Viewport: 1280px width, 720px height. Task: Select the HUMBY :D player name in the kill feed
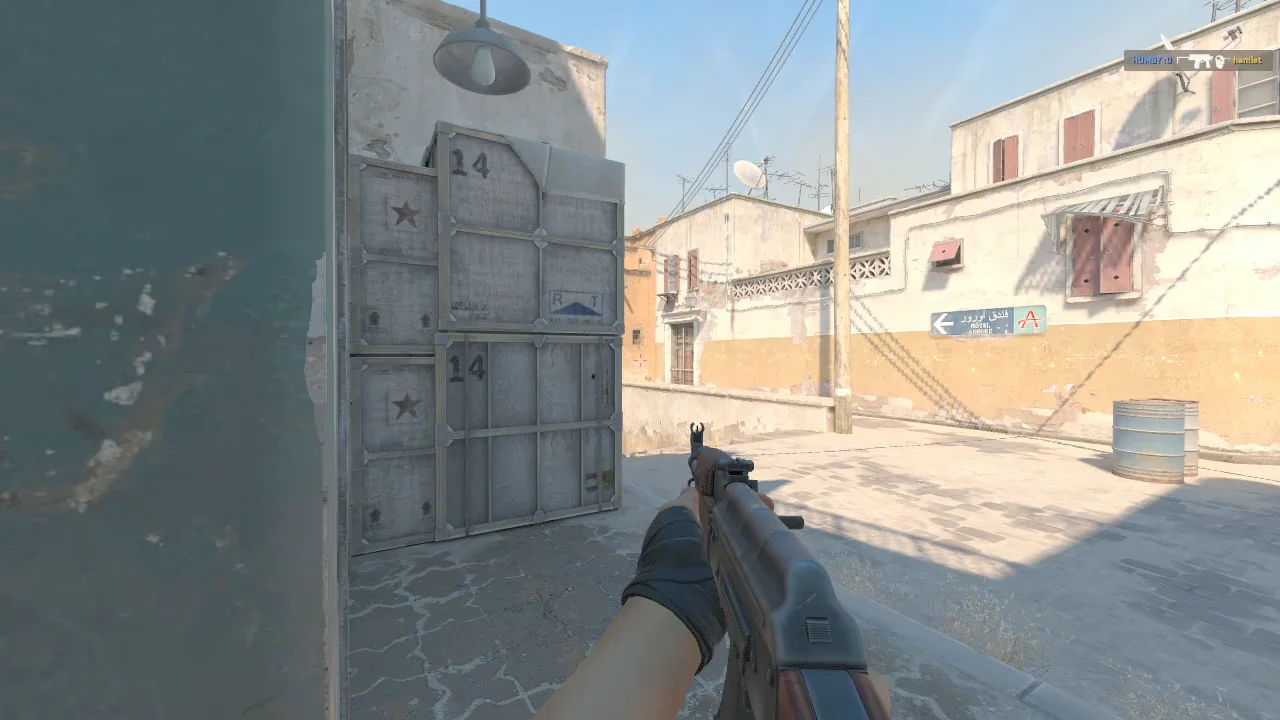pos(1152,60)
